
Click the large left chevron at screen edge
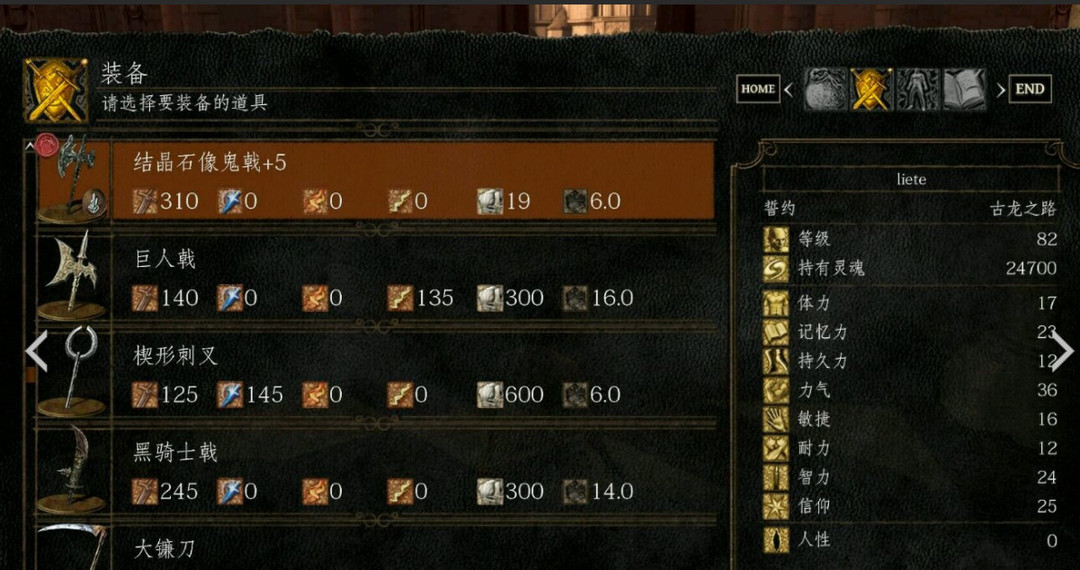point(36,351)
